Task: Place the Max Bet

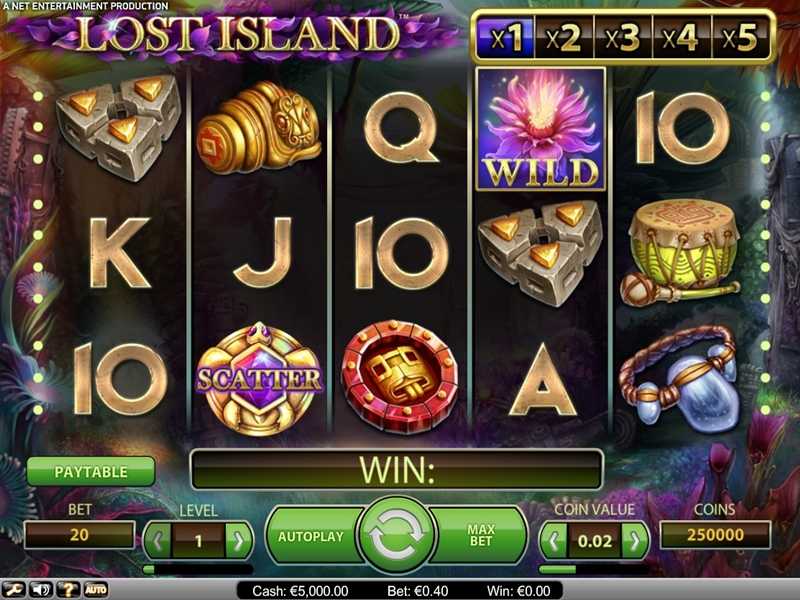Action: tap(482, 536)
